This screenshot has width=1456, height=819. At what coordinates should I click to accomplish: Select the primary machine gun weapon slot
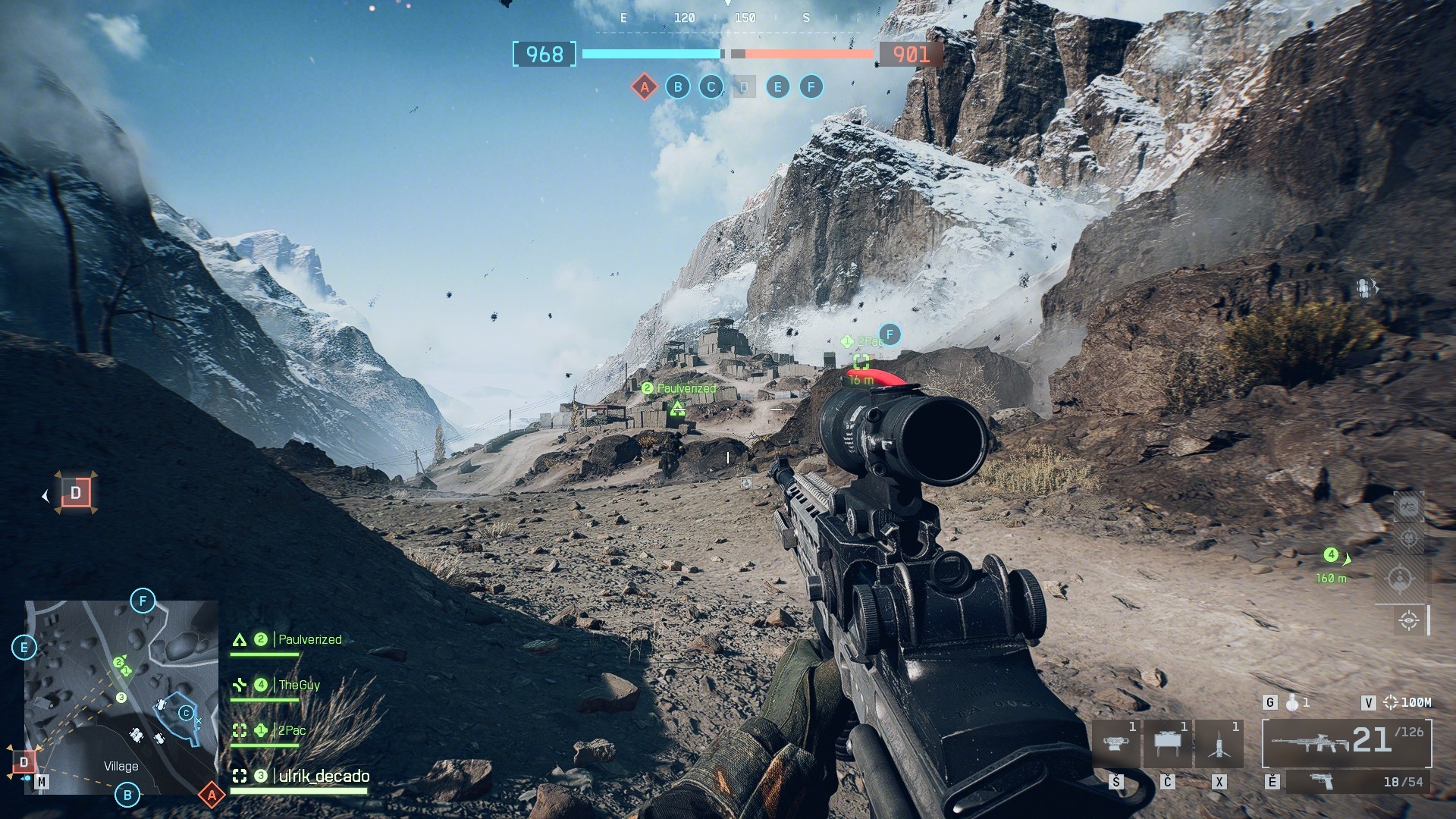pyautogui.click(x=1346, y=743)
